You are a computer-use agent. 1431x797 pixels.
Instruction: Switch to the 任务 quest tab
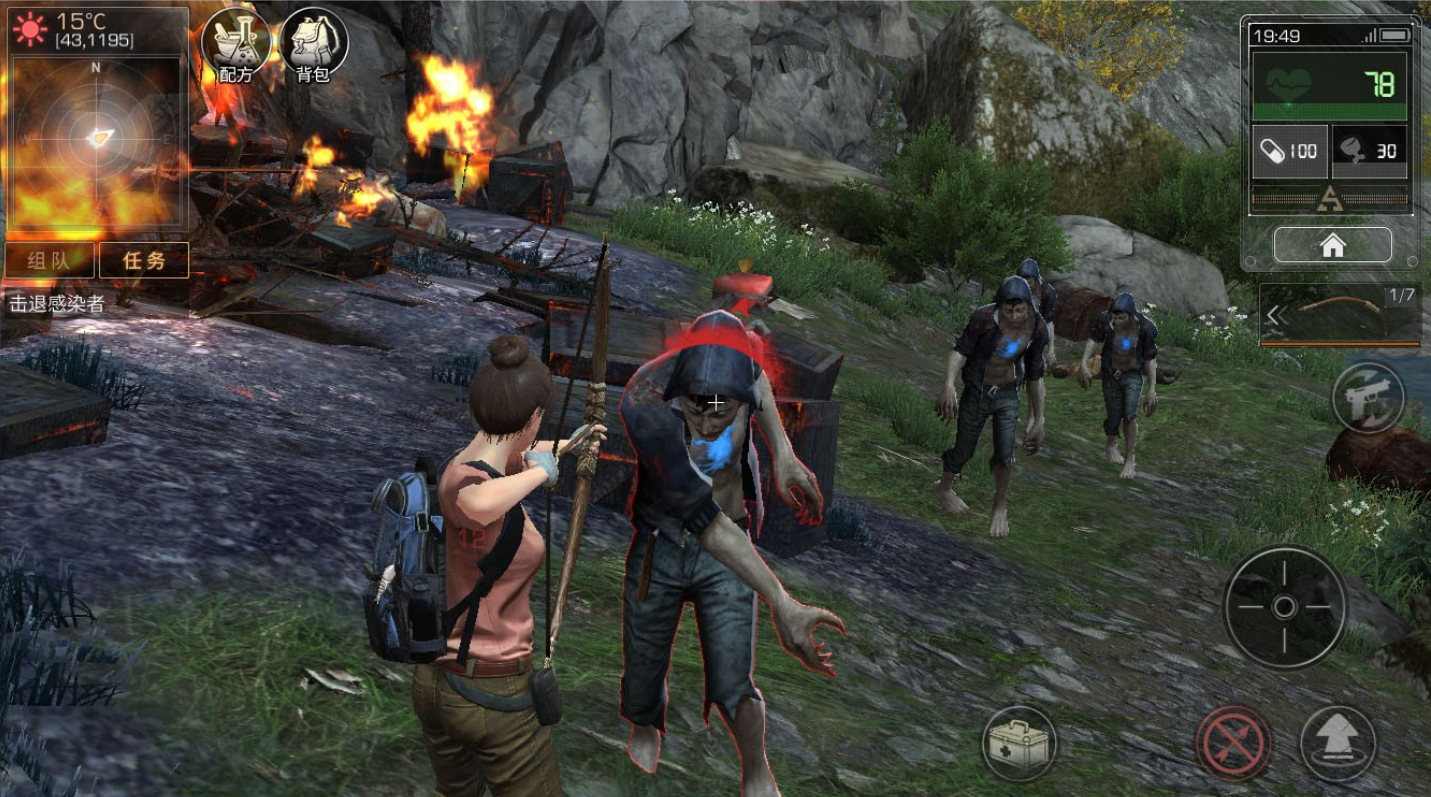tap(143, 261)
